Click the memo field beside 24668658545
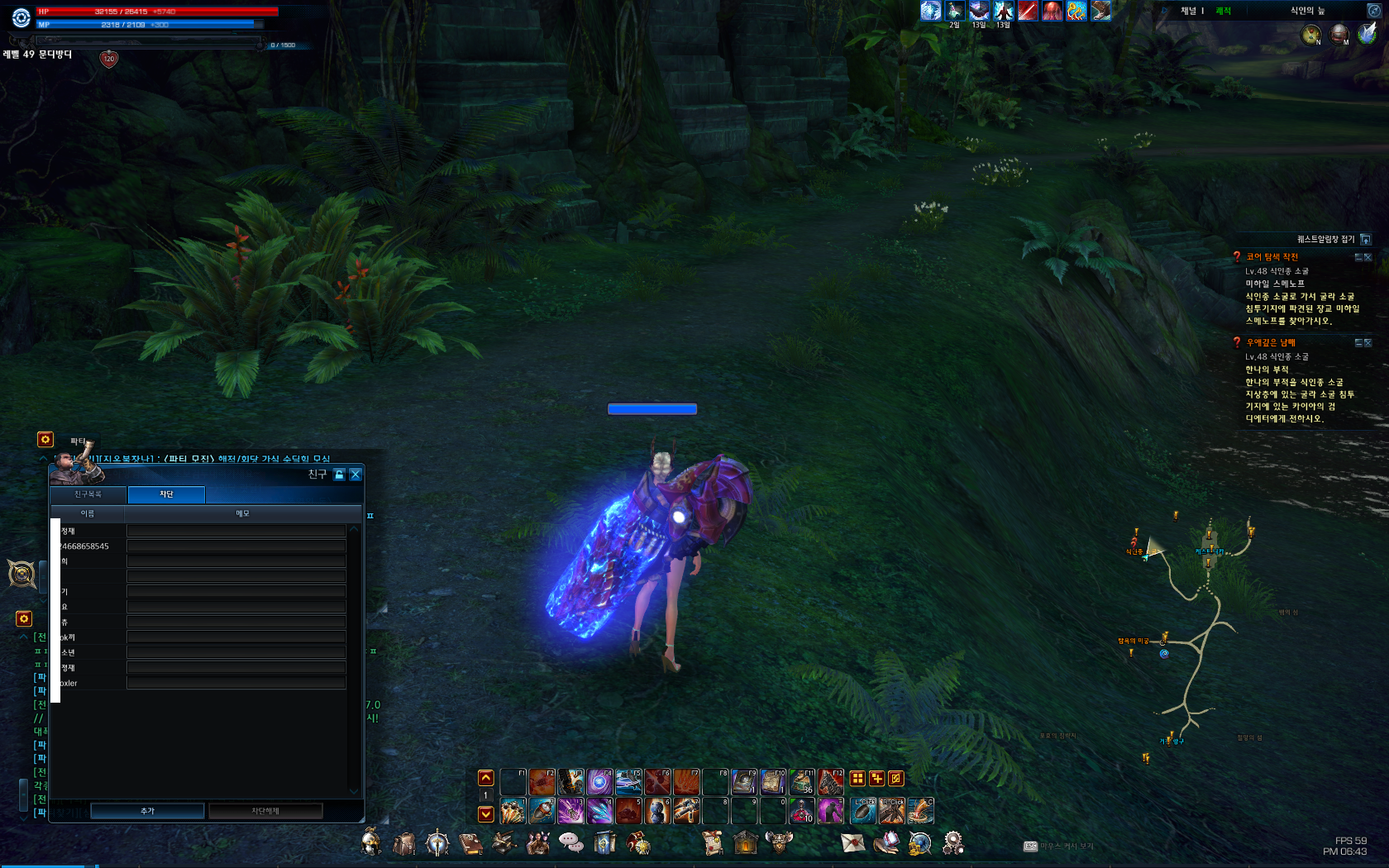This screenshot has height=868, width=1389. click(236, 546)
